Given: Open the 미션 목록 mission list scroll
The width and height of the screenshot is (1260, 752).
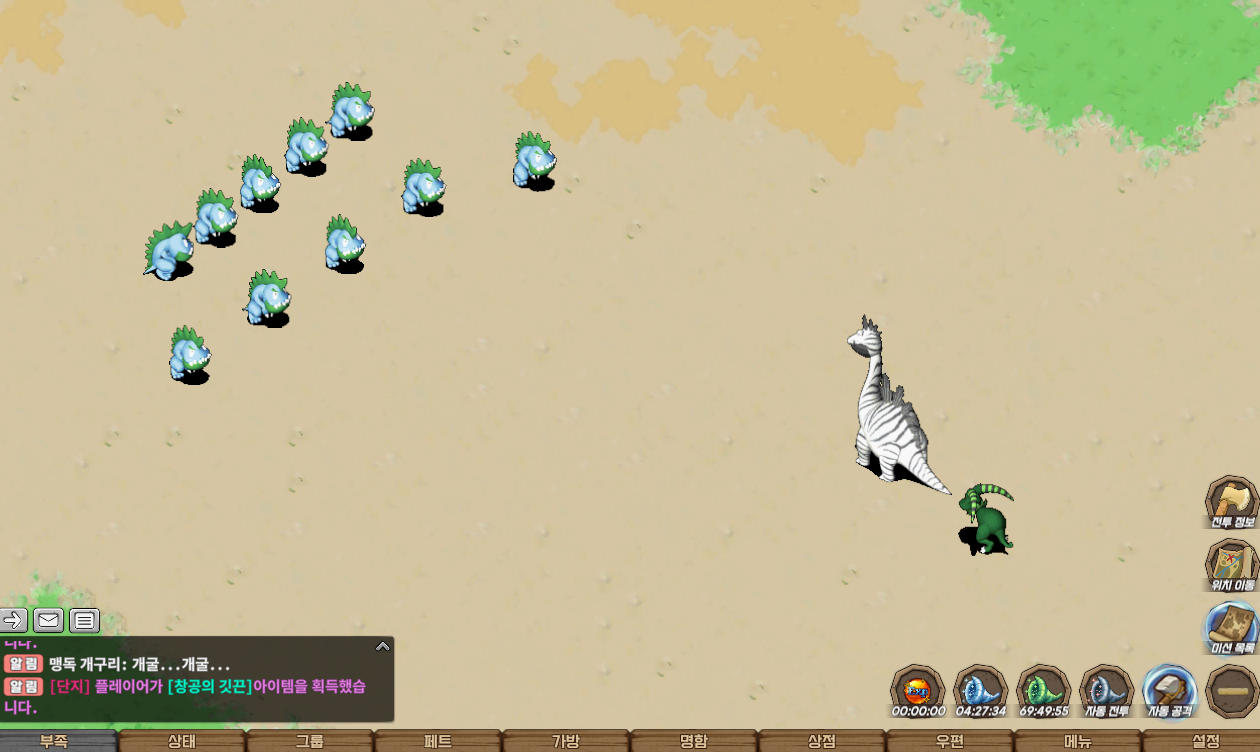Looking at the screenshot, I should click(x=1231, y=627).
